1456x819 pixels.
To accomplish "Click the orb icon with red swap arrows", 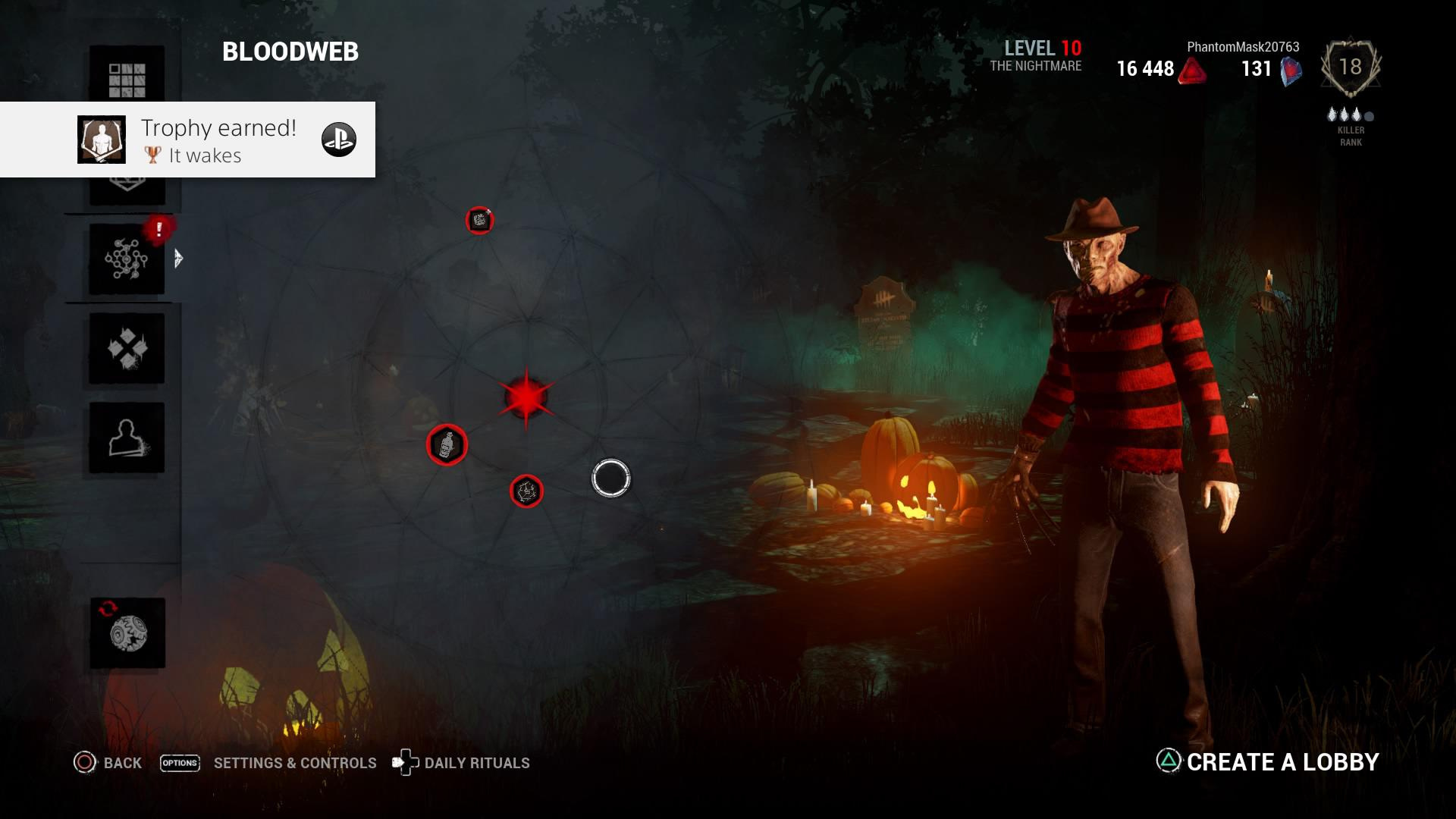I will [127, 633].
